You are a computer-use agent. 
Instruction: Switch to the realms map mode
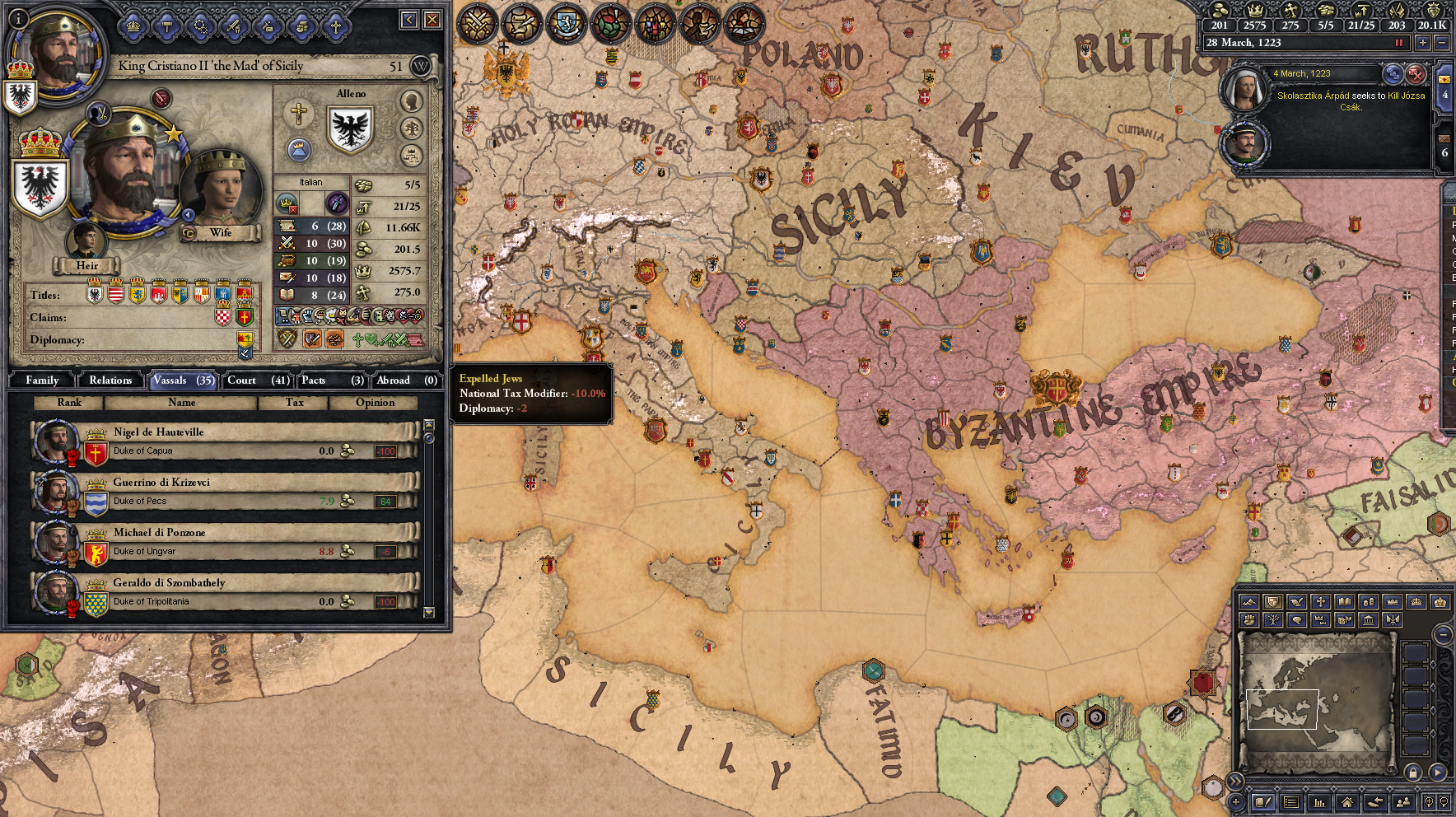(1272, 602)
